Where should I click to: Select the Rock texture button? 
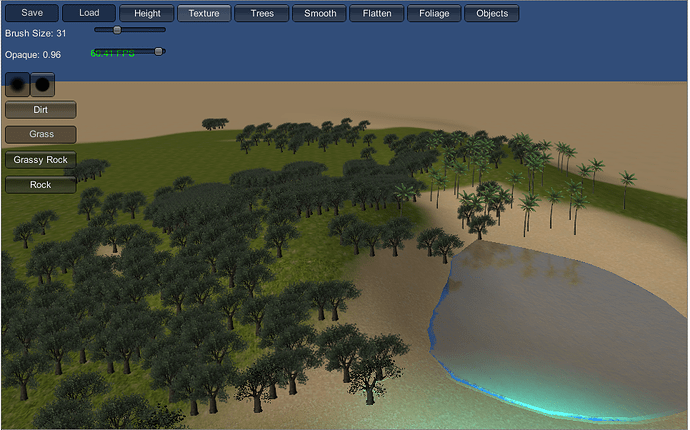tap(41, 185)
